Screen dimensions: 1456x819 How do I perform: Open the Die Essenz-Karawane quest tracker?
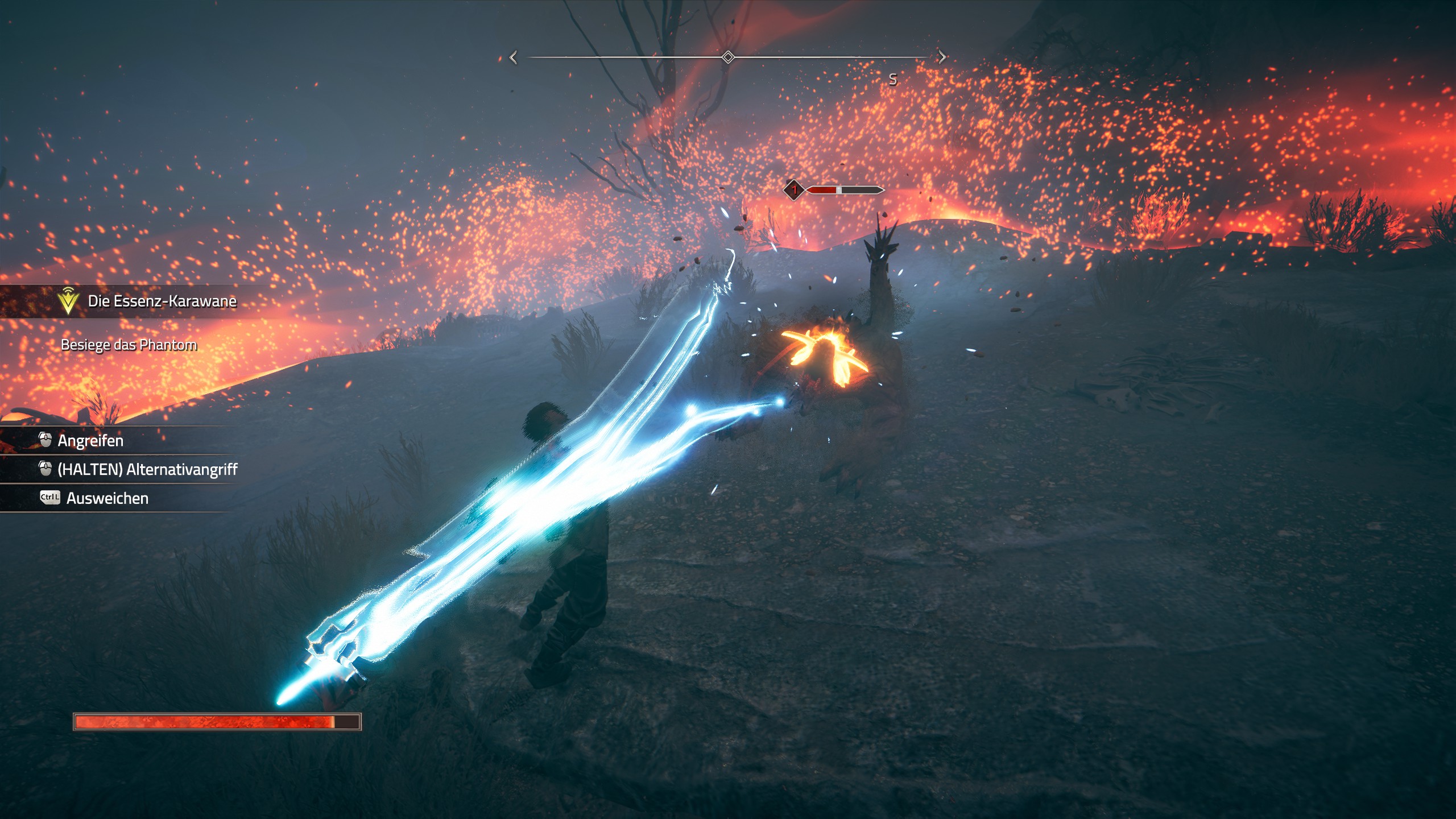coord(162,301)
